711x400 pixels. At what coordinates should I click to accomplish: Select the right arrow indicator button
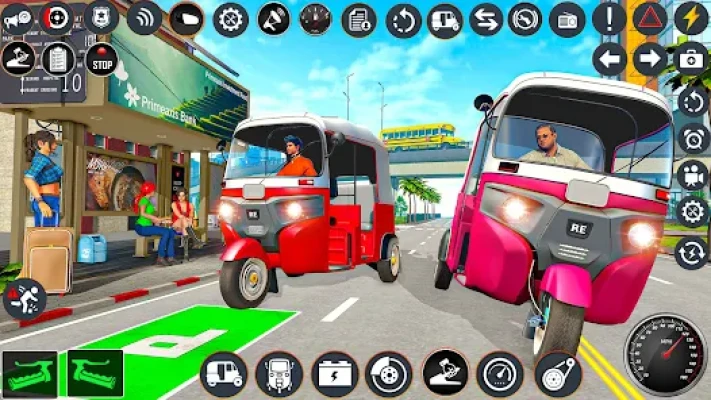pos(650,59)
